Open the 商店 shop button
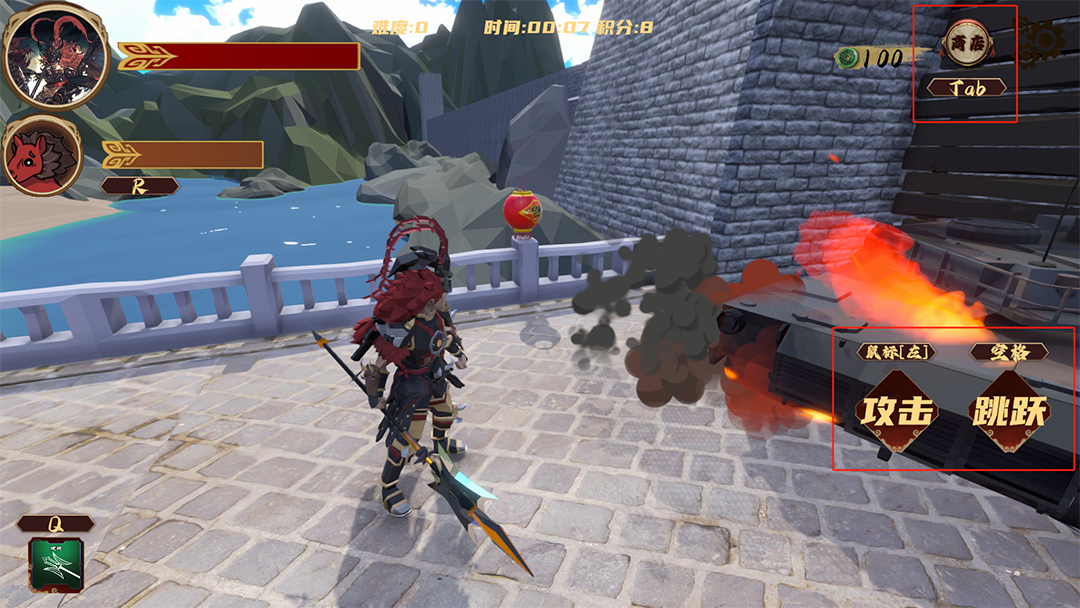The height and width of the screenshot is (608, 1080). tap(967, 43)
